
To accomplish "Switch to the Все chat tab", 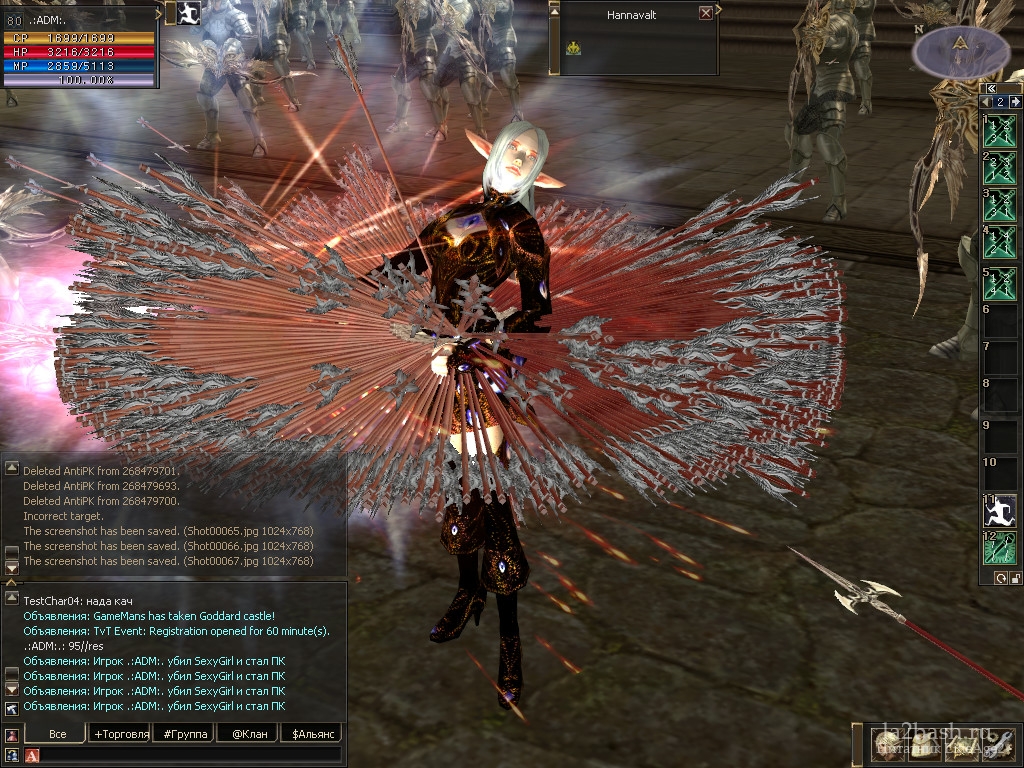I will click(x=57, y=734).
